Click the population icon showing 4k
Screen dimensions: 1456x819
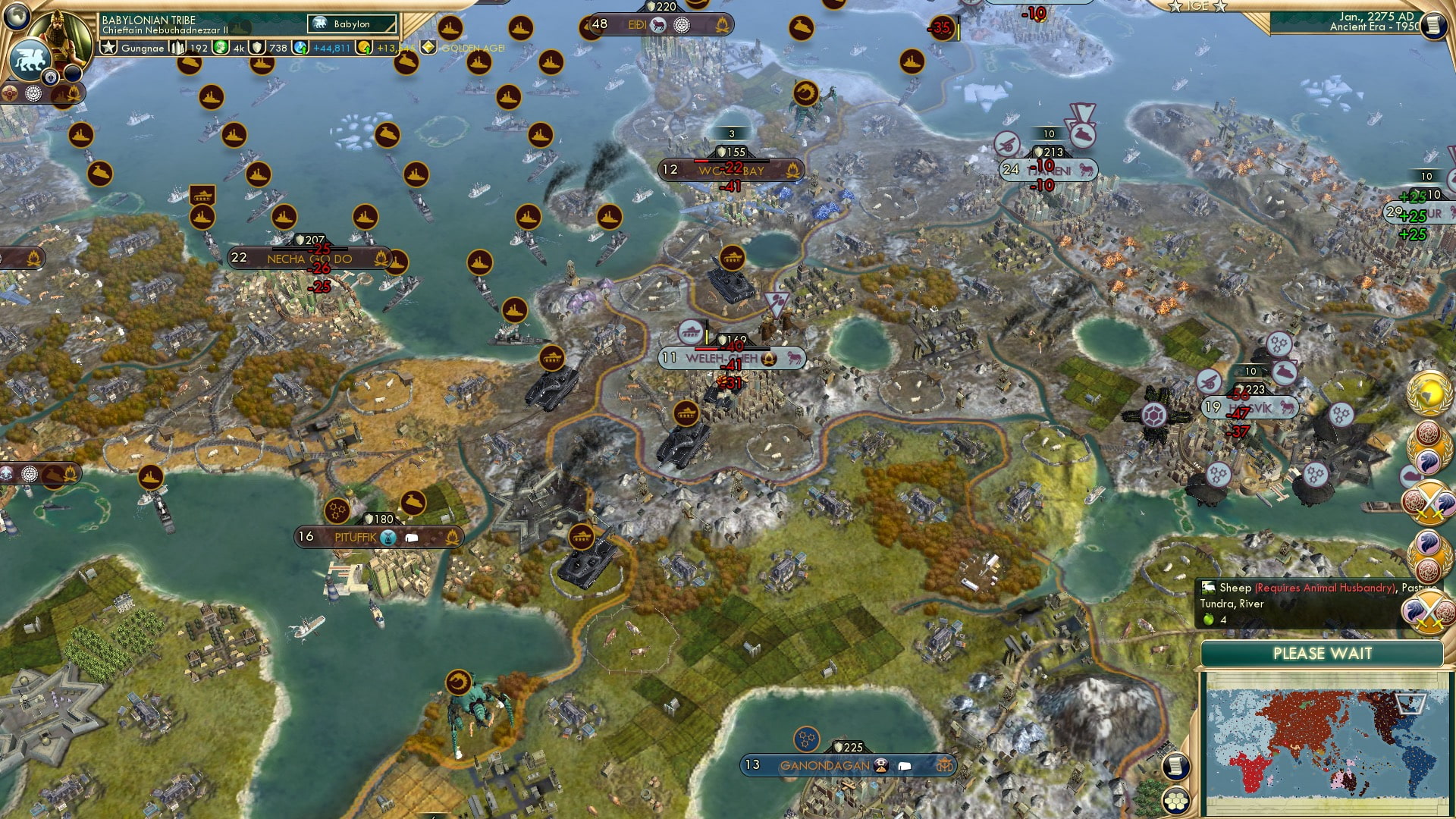(x=220, y=48)
